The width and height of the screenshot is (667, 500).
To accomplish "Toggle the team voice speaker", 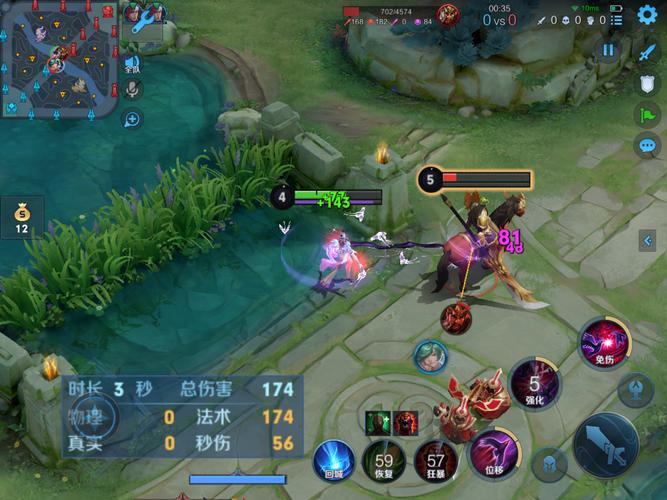I will click(132, 64).
